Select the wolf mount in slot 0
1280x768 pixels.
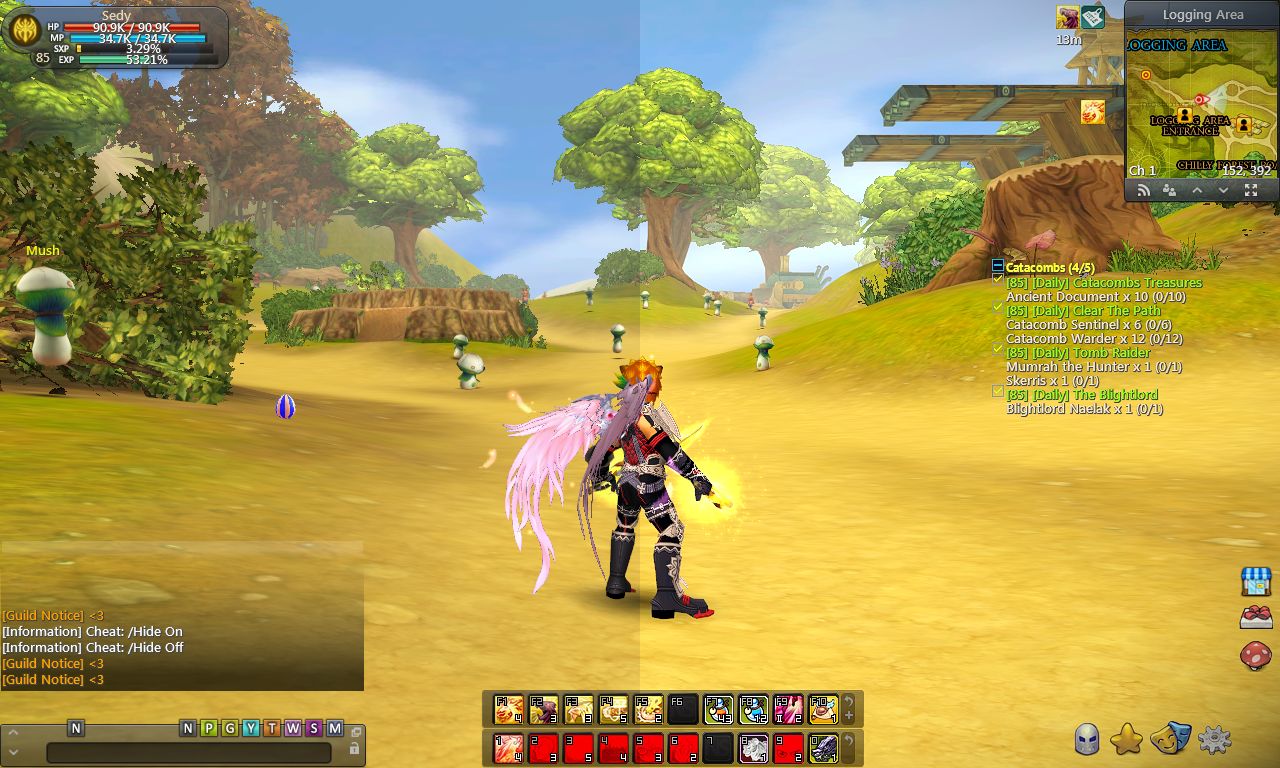(823, 747)
